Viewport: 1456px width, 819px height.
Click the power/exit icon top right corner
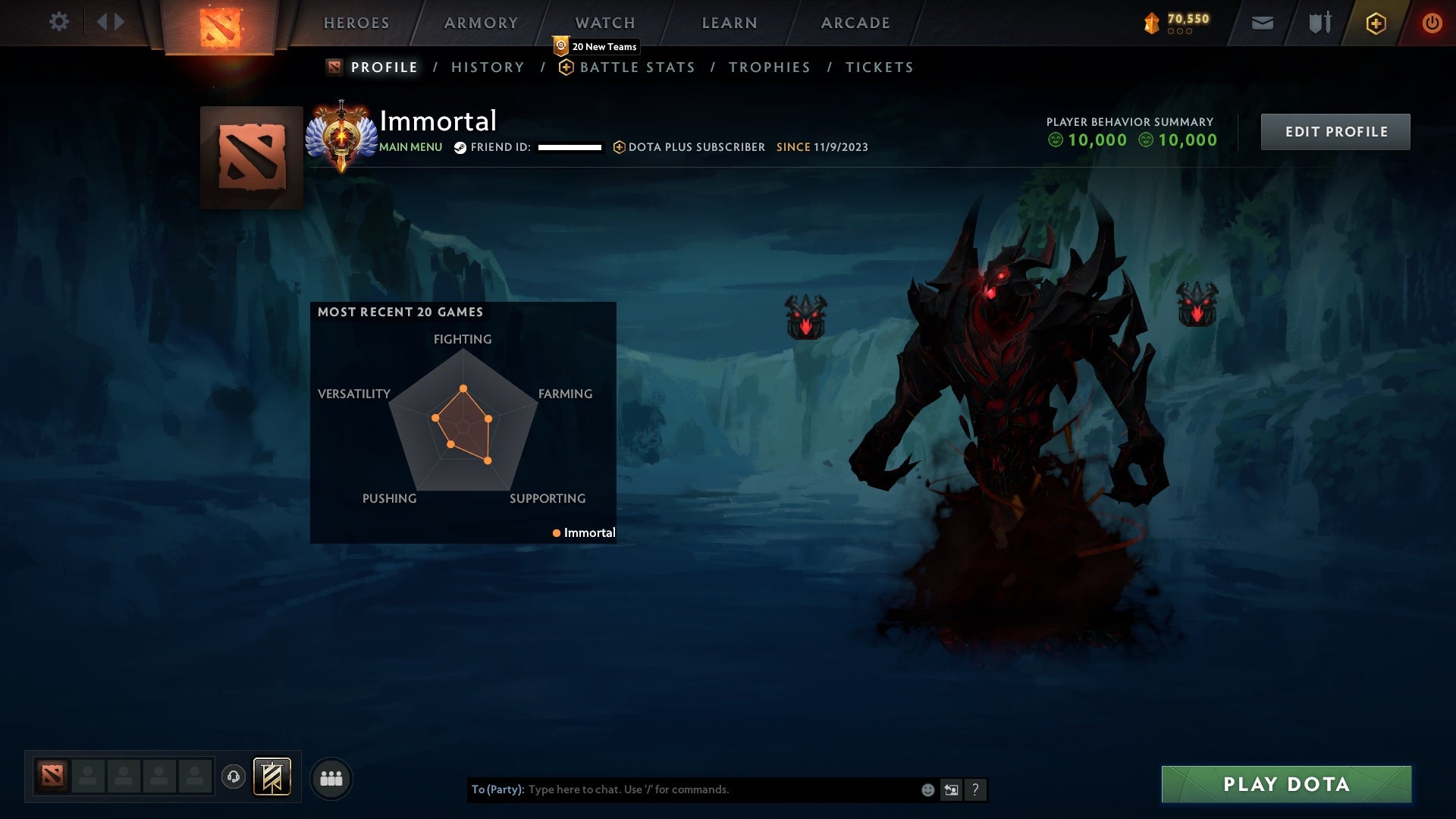pyautogui.click(x=1432, y=23)
